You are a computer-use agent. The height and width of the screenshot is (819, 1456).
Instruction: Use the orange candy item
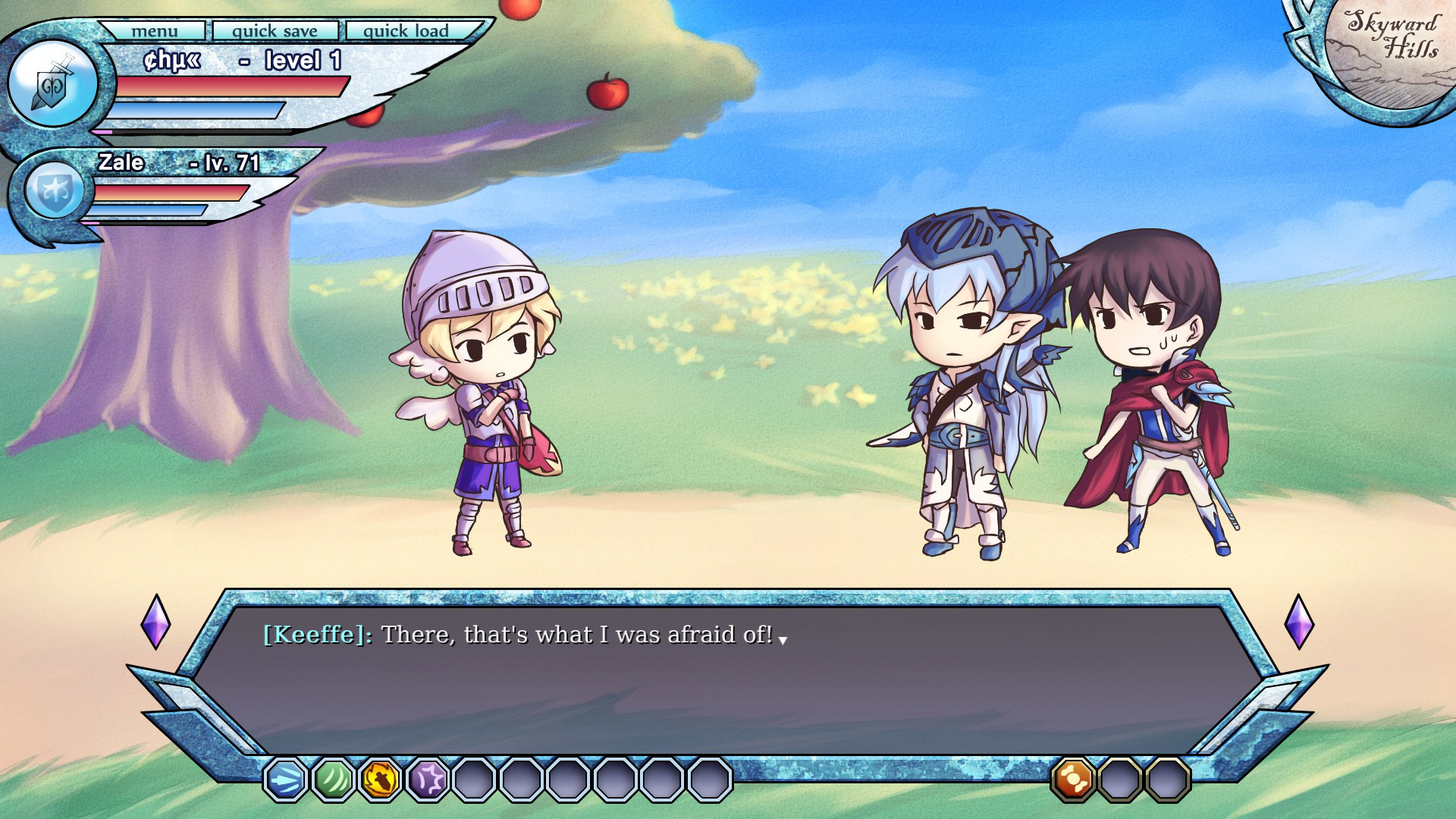pyautogui.click(x=1072, y=779)
